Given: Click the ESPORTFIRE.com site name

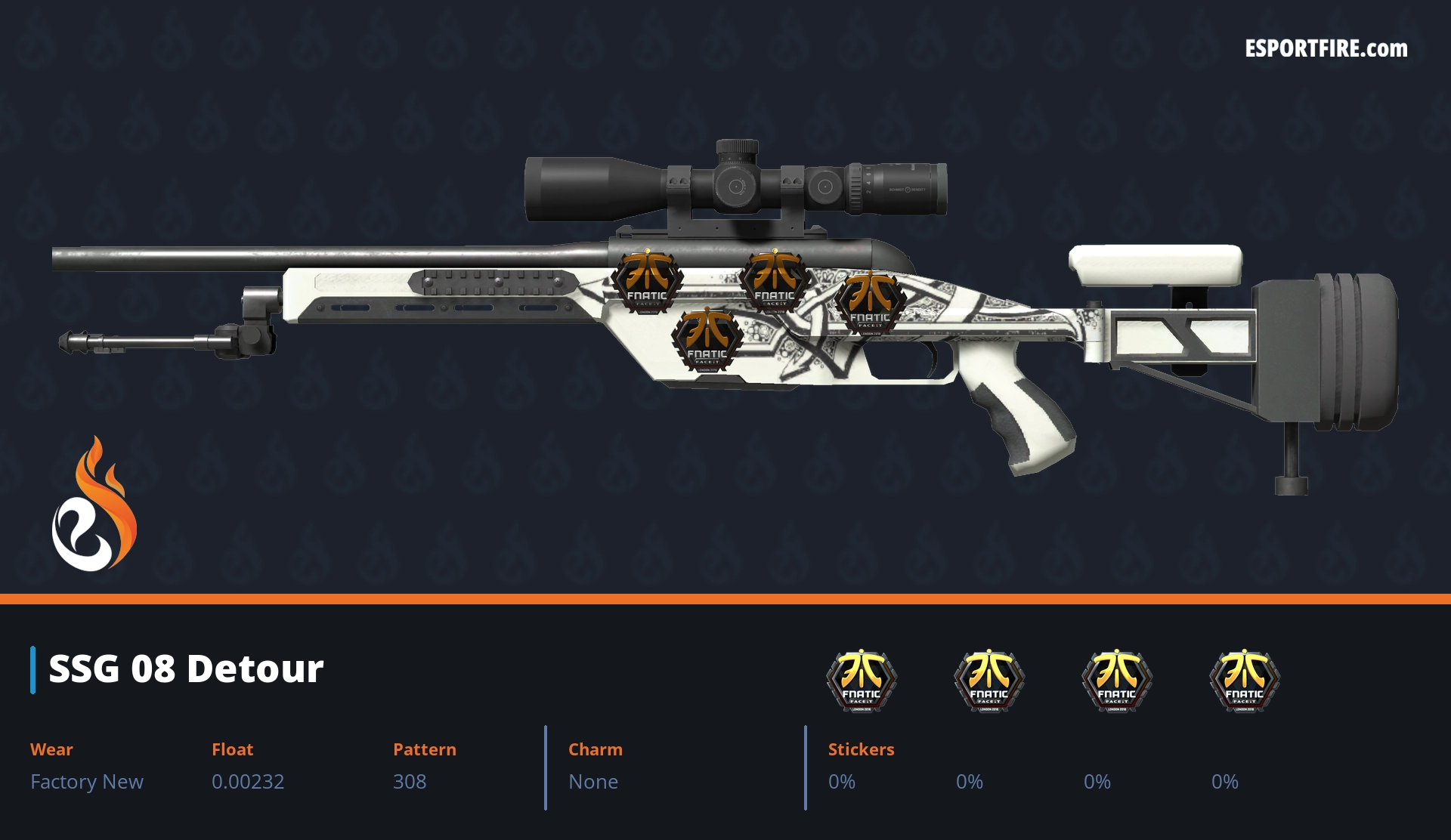Looking at the screenshot, I should coord(1326,49).
